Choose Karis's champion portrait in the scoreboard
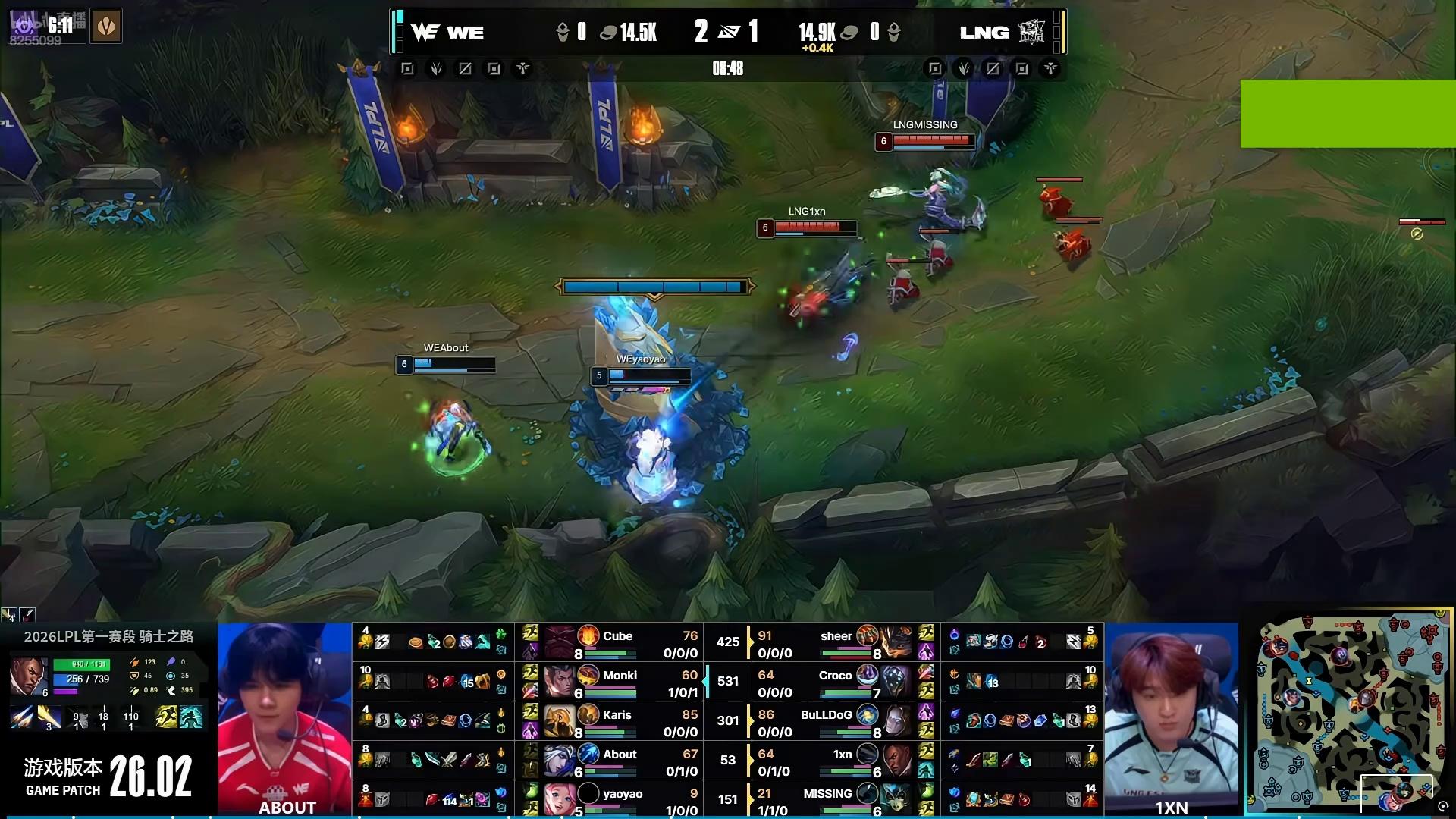This screenshot has width=1456, height=819. pyautogui.click(x=560, y=720)
